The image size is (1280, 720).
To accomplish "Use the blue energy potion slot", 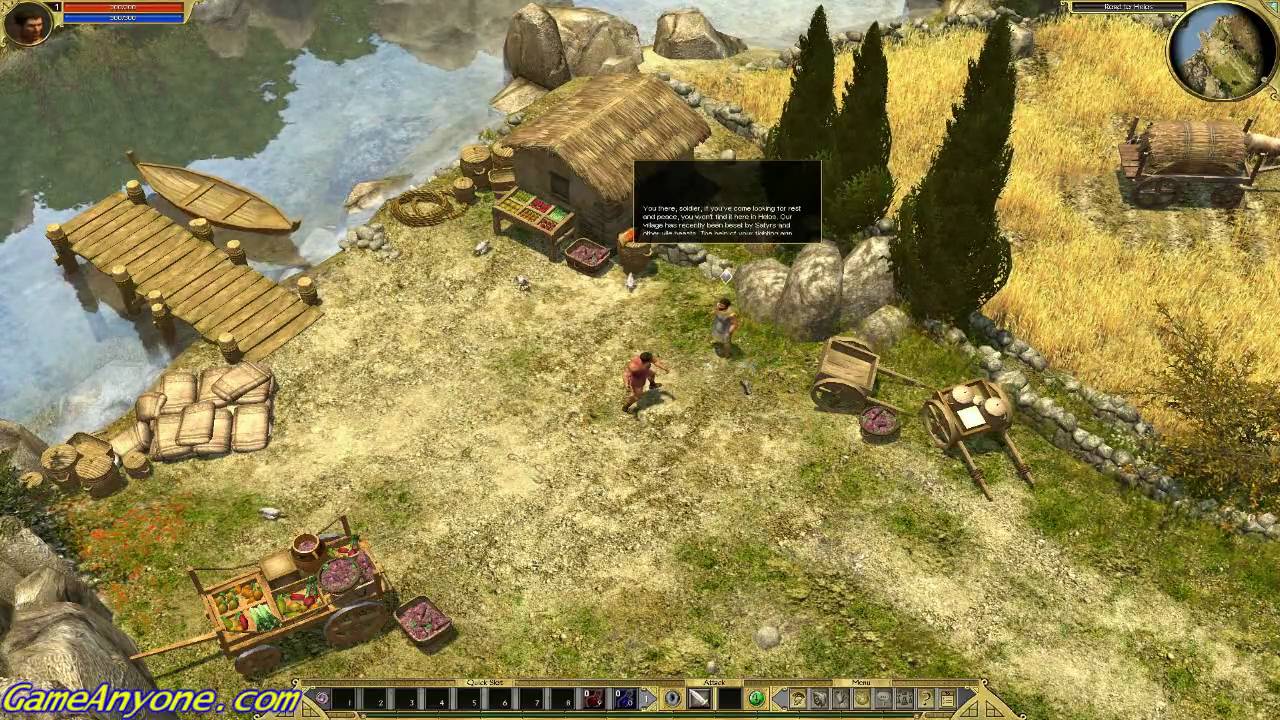I will pyautogui.click(x=624, y=699).
